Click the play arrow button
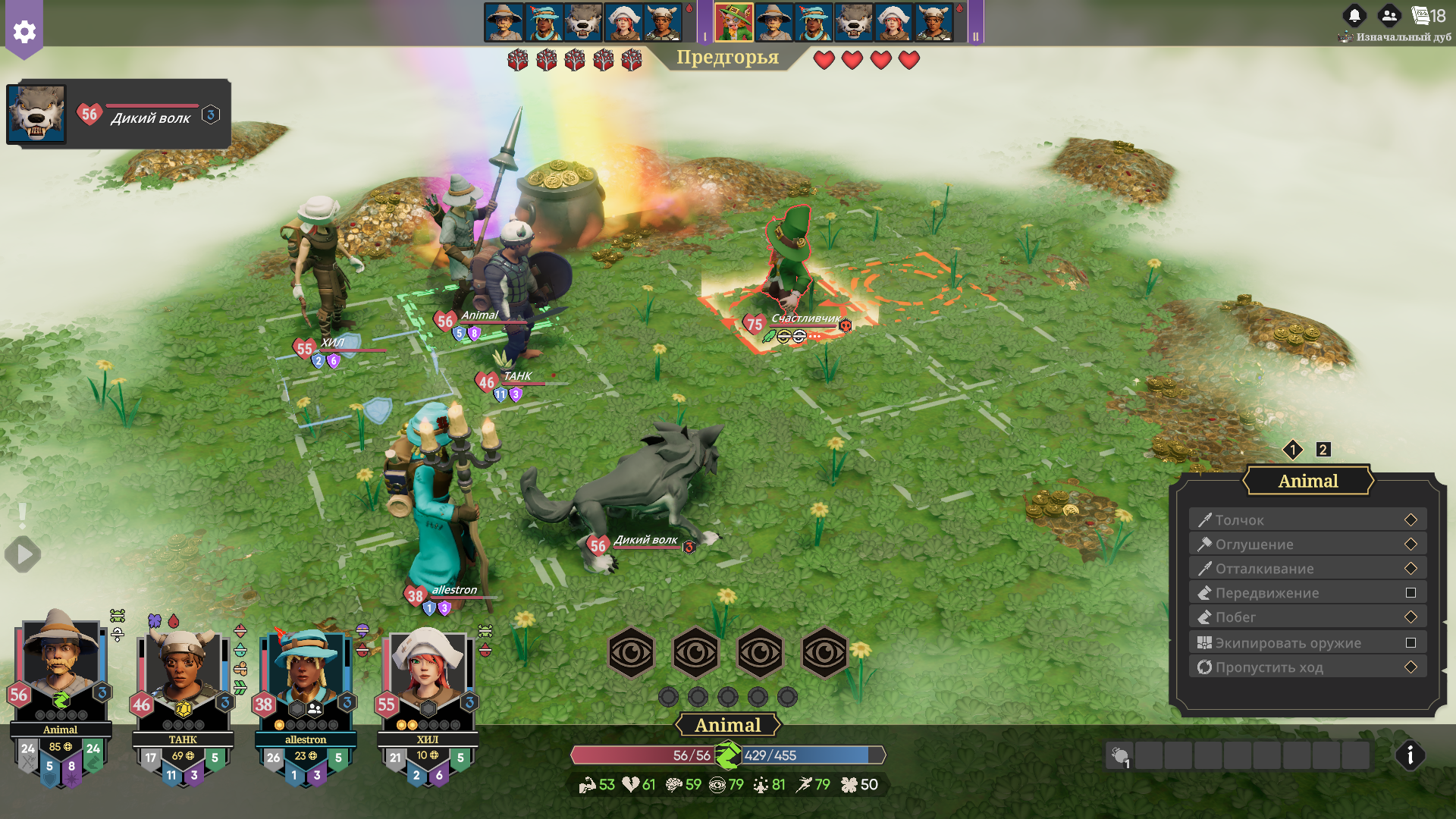 [24, 554]
